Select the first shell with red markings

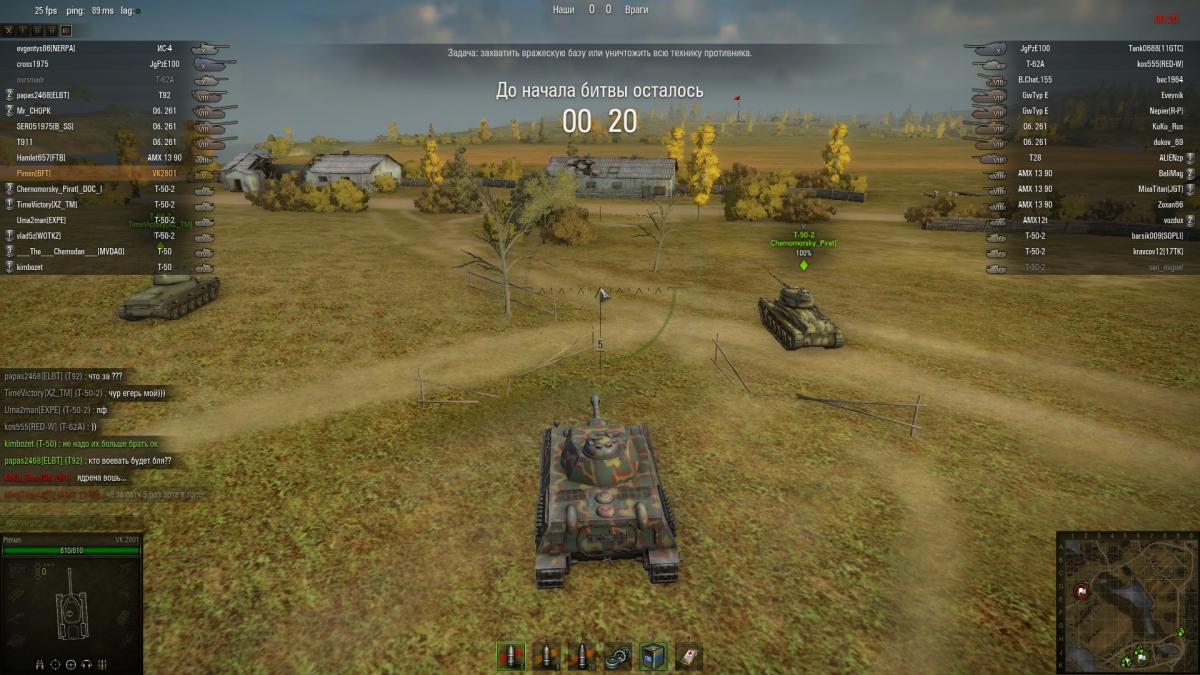pyautogui.click(x=511, y=656)
